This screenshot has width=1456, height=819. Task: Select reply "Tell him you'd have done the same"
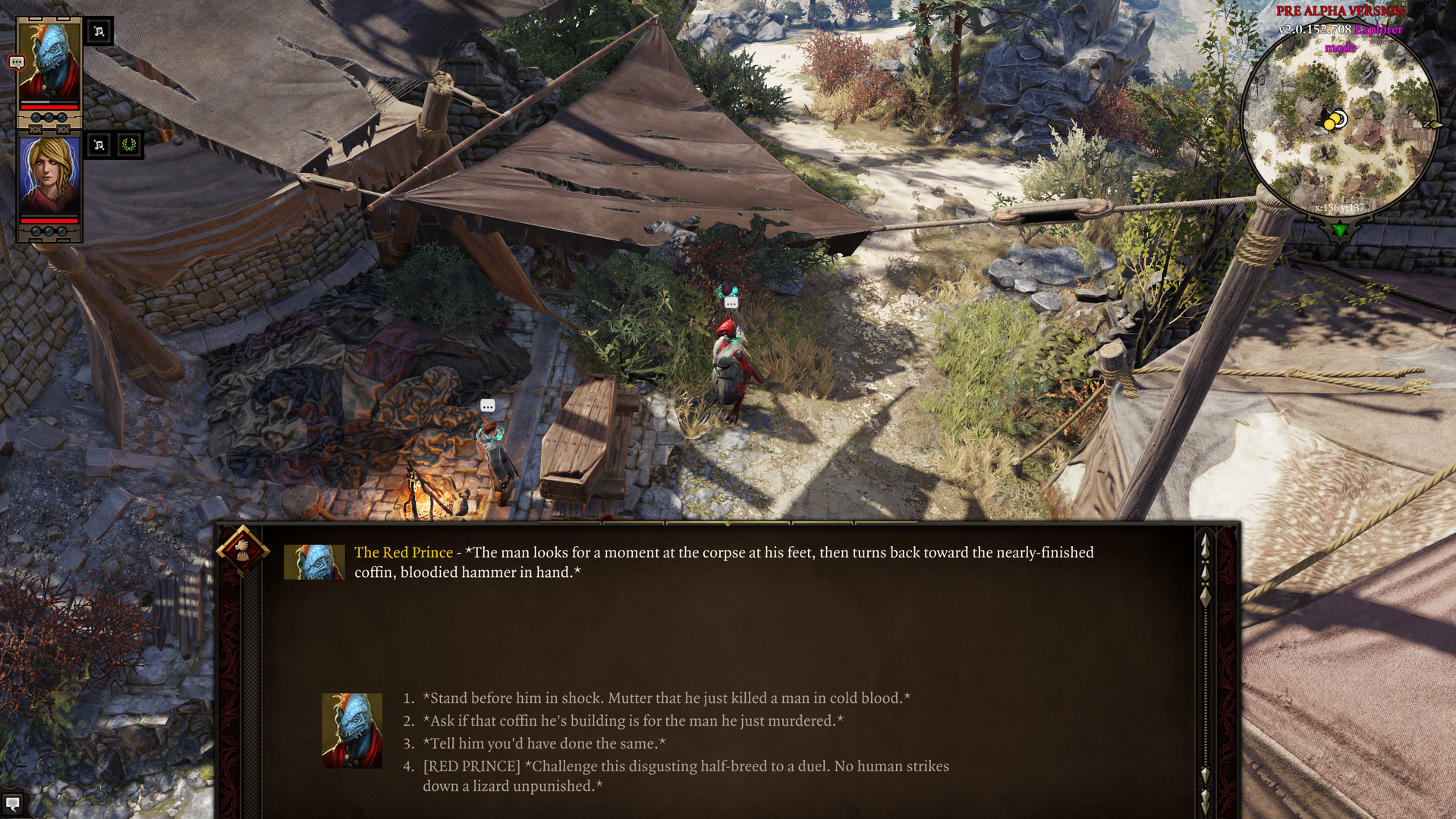(x=544, y=743)
